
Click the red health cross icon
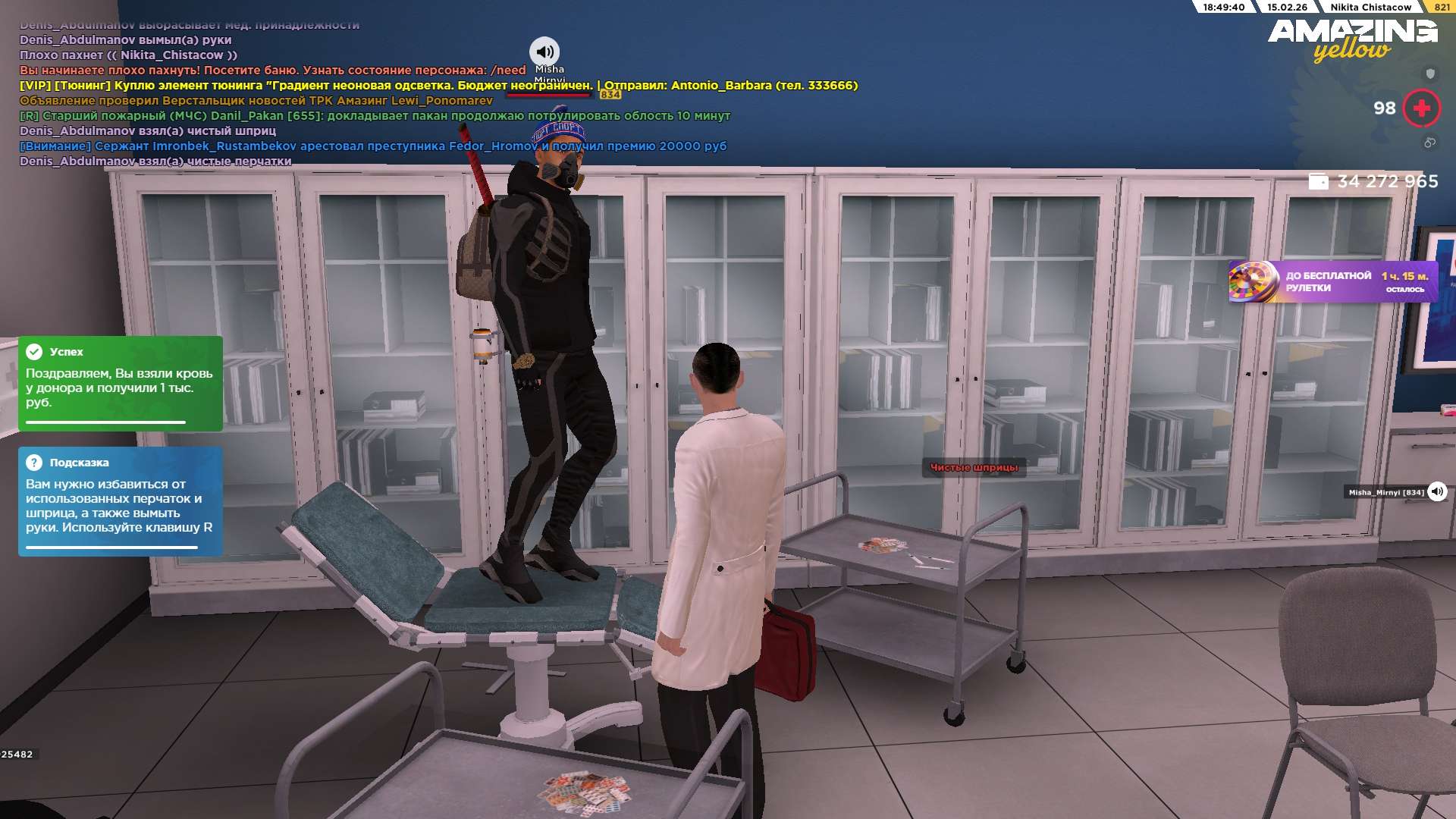click(1421, 108)
